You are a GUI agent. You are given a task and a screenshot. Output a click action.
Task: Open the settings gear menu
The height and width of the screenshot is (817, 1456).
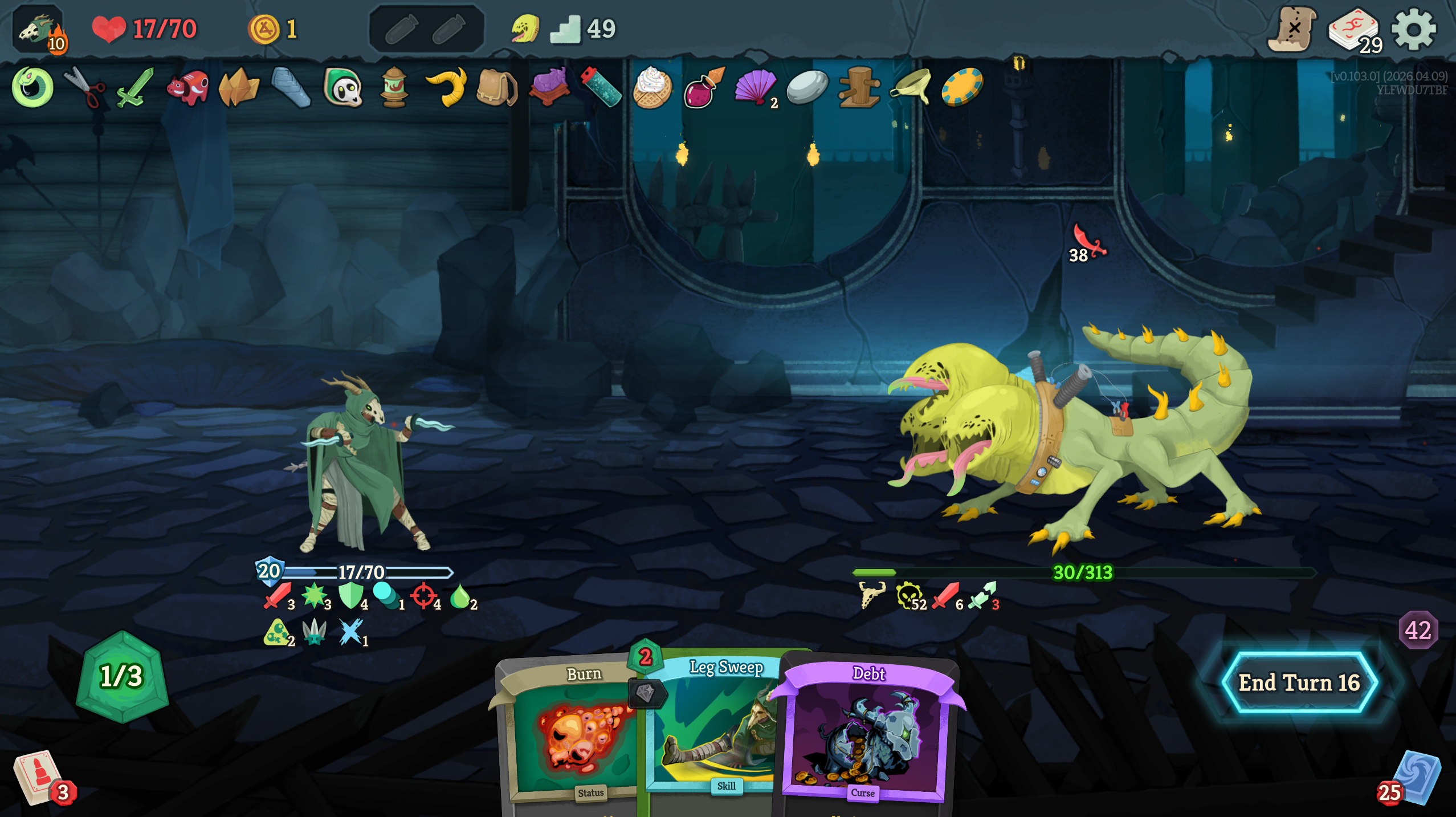pyautogui.click(x=1413, y=30)
